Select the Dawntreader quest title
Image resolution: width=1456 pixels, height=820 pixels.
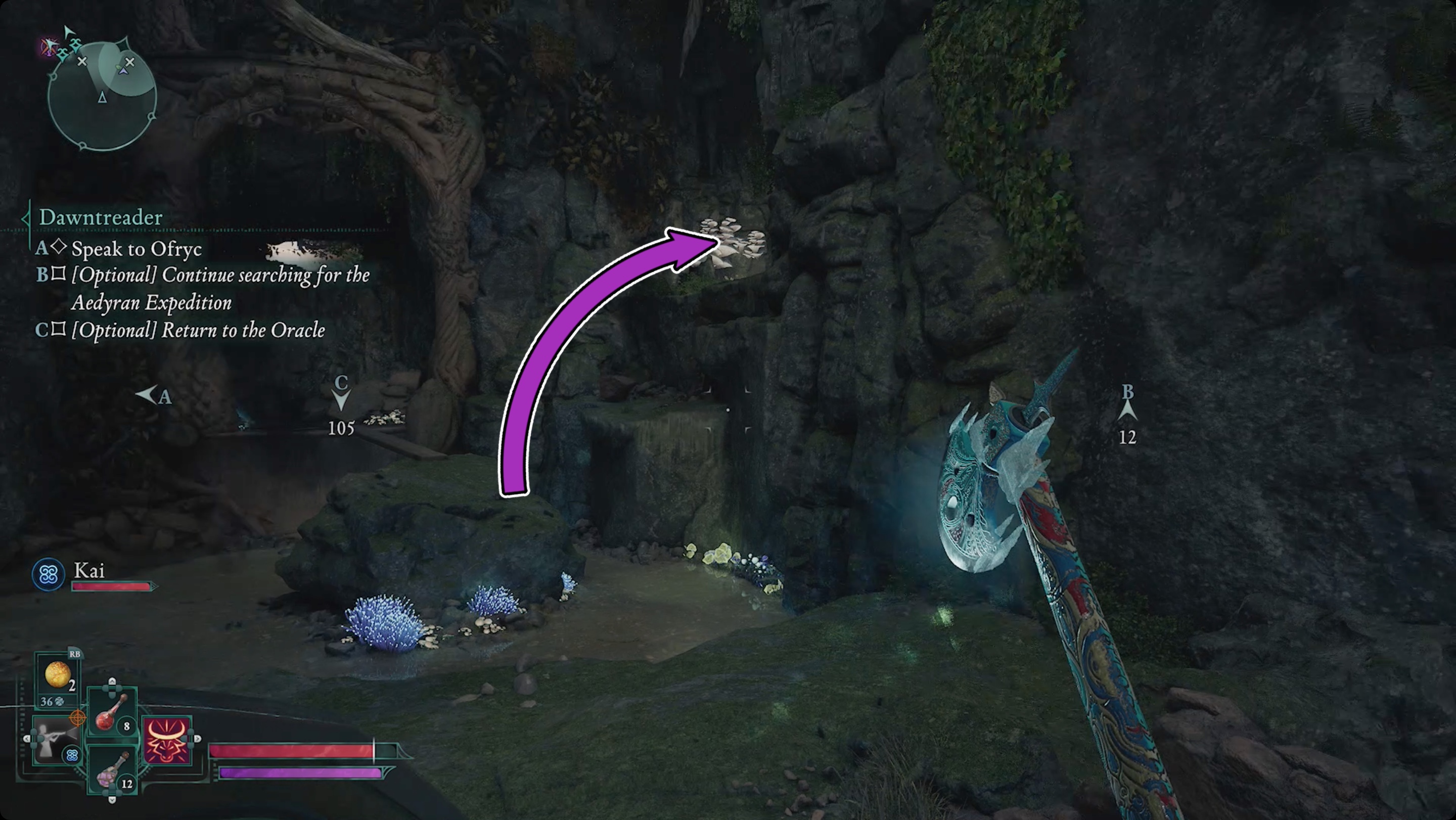[x=101, y=217]
